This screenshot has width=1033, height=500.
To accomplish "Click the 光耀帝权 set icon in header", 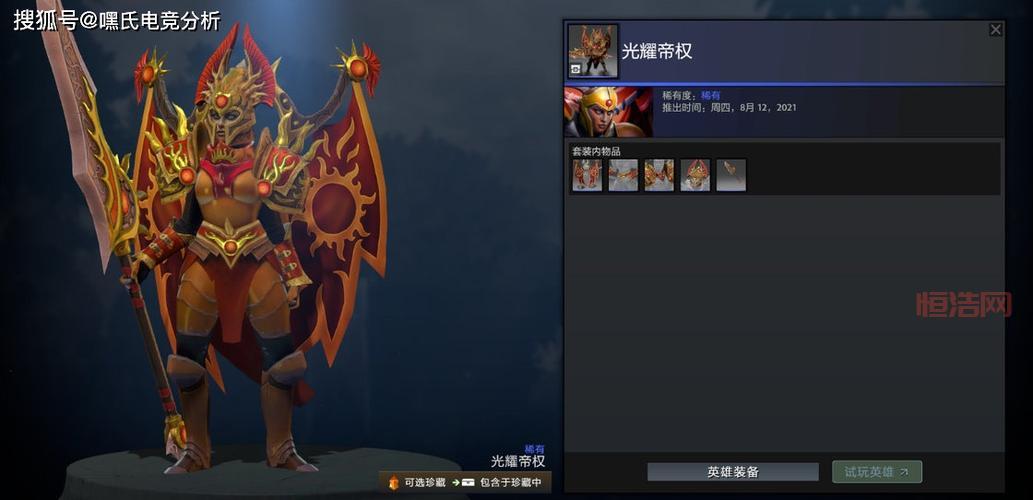I will pos(593,51).
